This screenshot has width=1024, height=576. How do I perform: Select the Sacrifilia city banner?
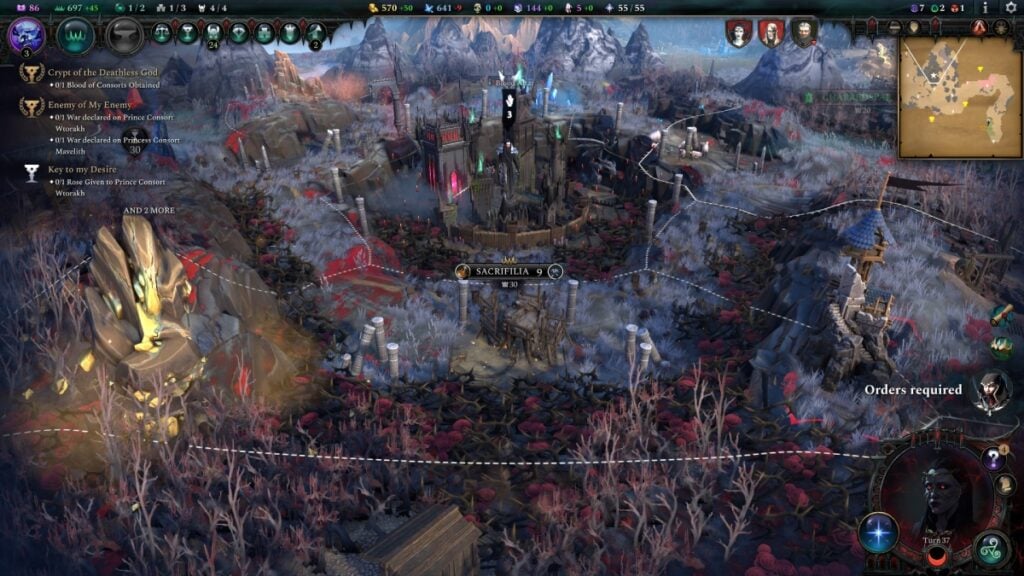tap(508, 271)
